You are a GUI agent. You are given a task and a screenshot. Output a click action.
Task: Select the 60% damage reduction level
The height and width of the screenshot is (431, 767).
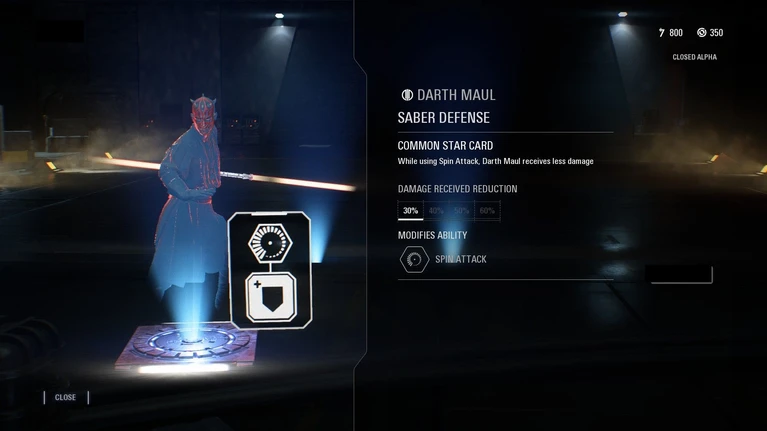487,211
